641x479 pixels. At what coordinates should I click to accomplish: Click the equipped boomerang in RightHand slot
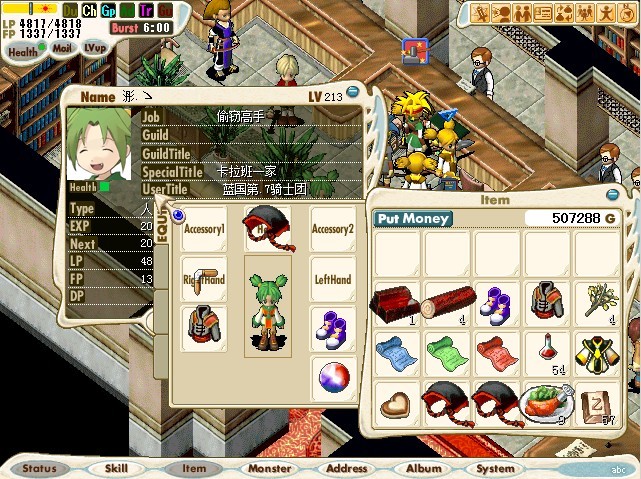point(204,279)
